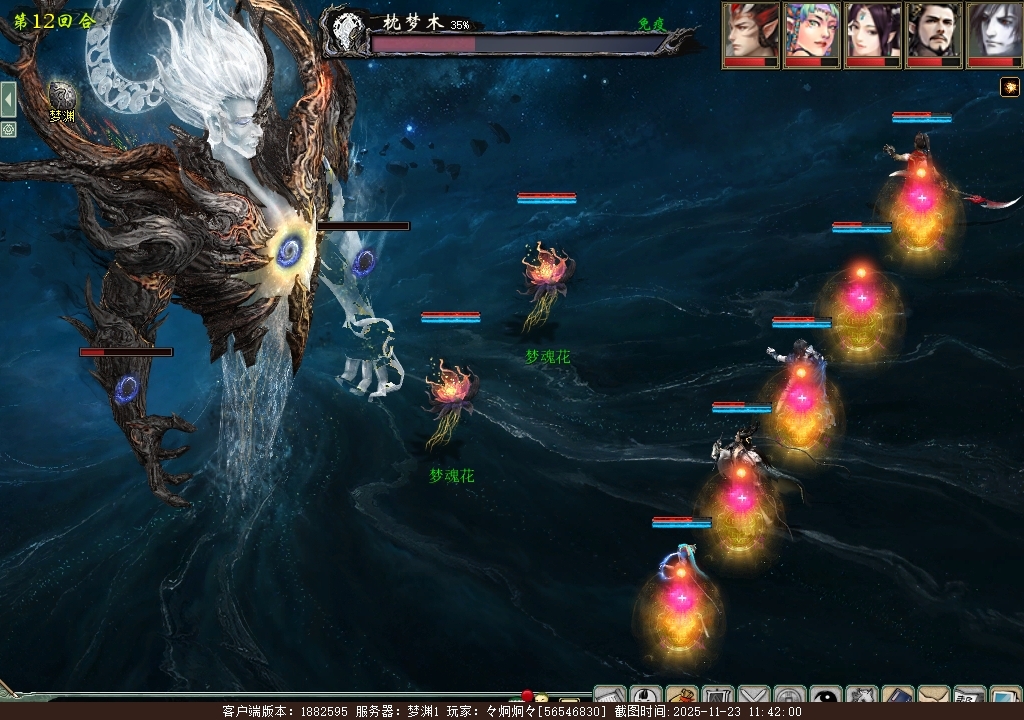Pick the pale grey-faced party portrait
This screenshot has height=720, width=1024.
994,32
